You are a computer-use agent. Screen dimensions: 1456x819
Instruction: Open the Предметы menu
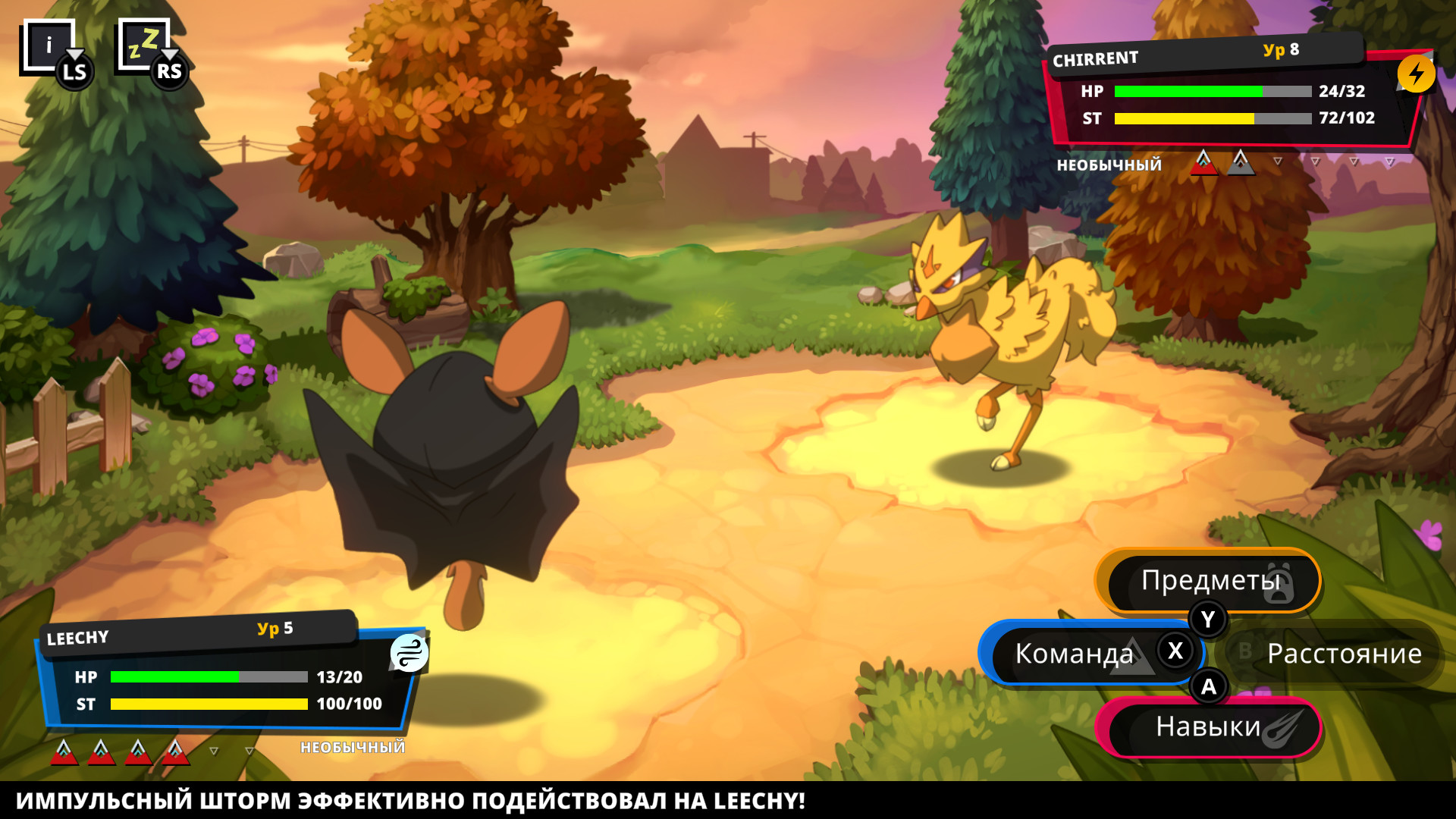(x=1210, y=582)
